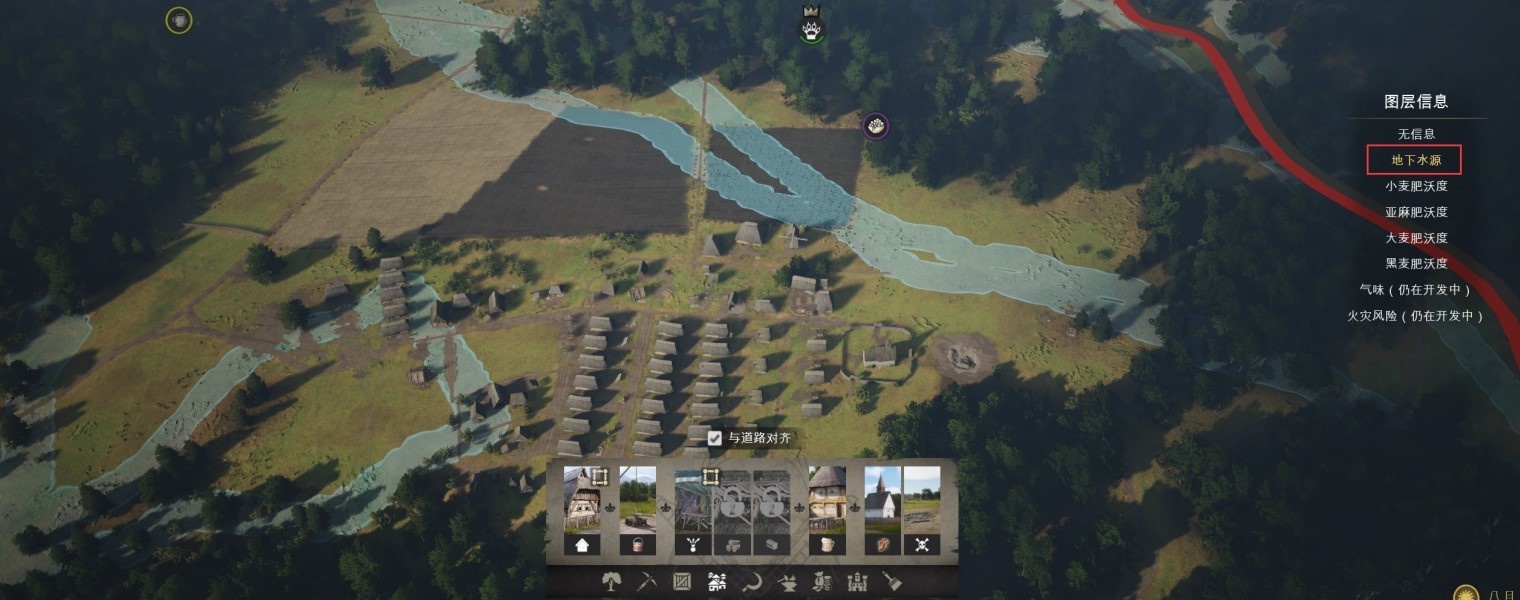Display the 大麦肥沃度 layer
This screenshot has width=1520, height=600.
(1415, 238)
